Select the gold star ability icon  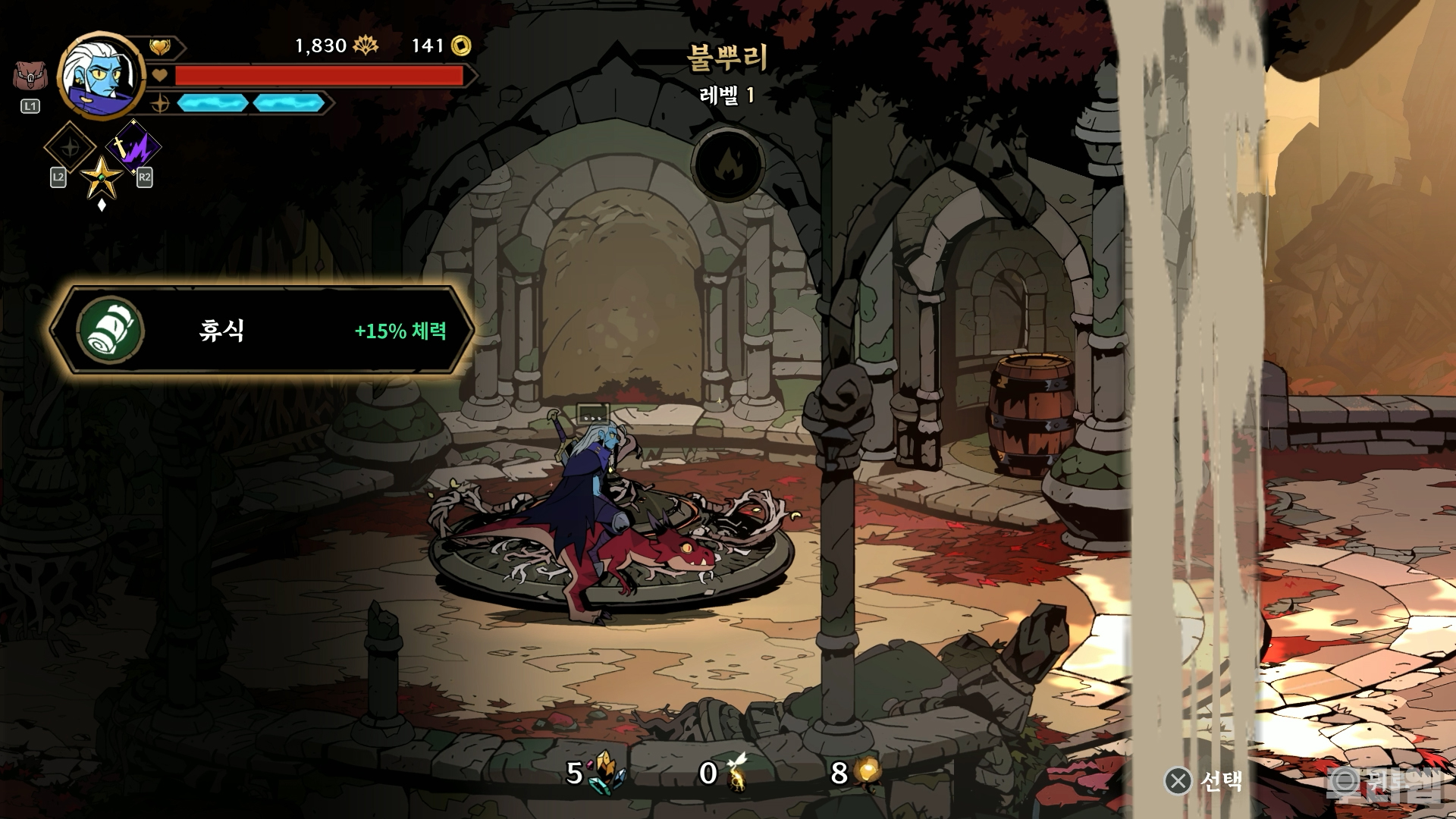tap(102, 178)
